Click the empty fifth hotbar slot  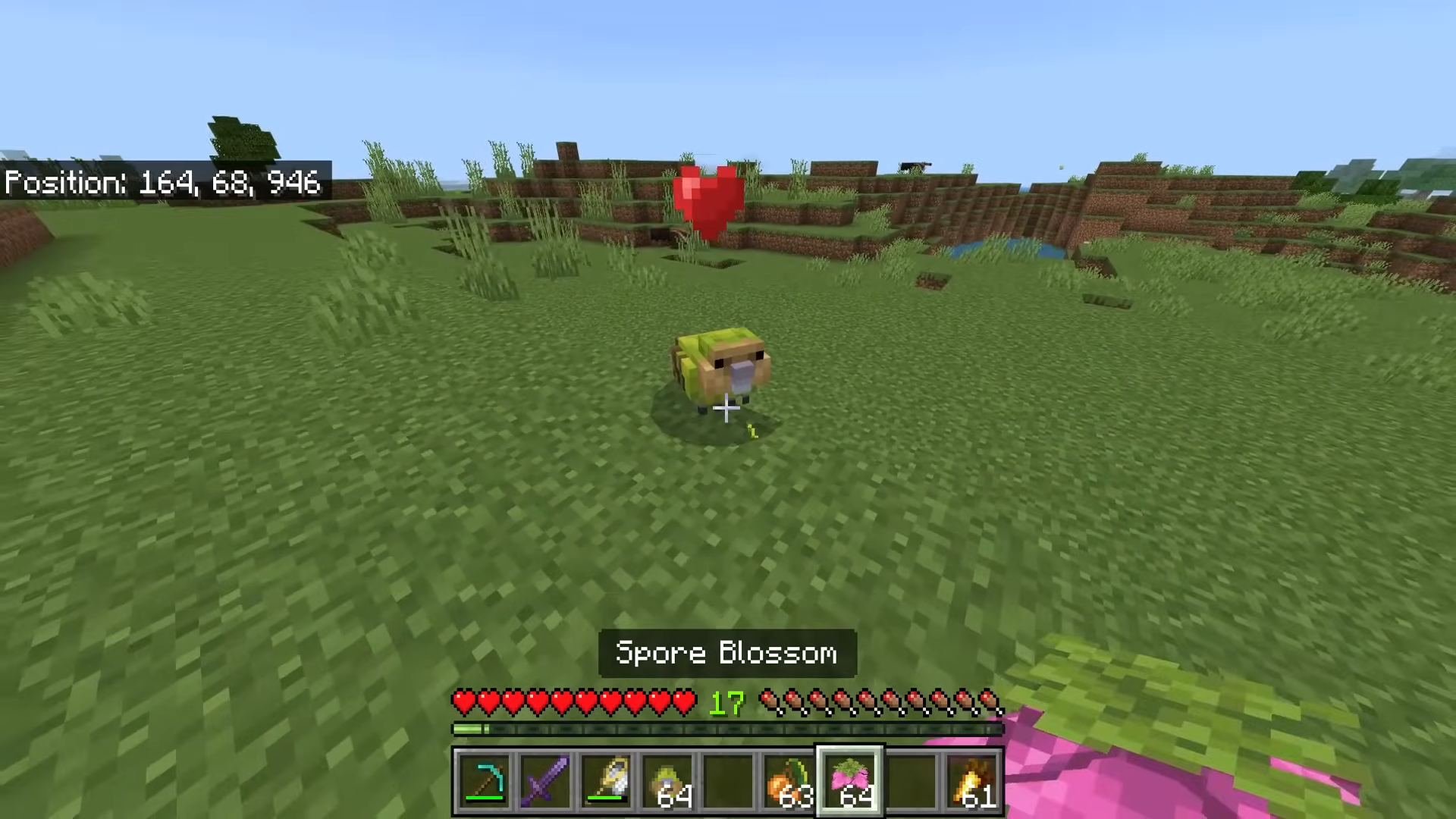(728, 780)
